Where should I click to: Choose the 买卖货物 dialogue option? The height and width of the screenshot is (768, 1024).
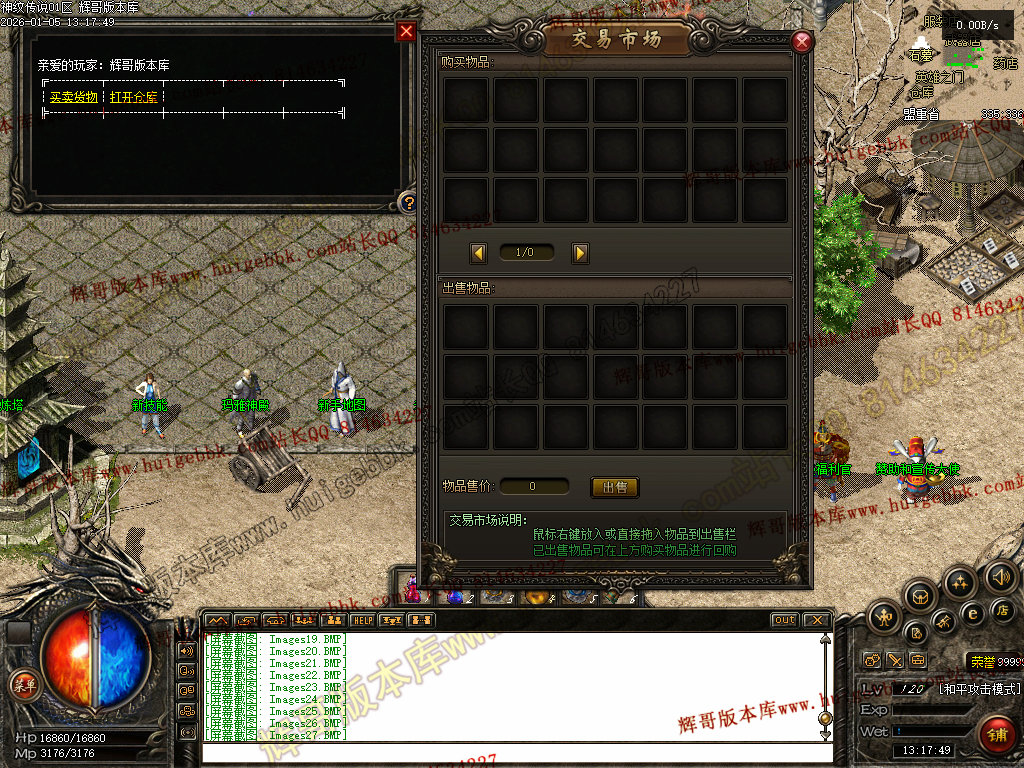74,97
